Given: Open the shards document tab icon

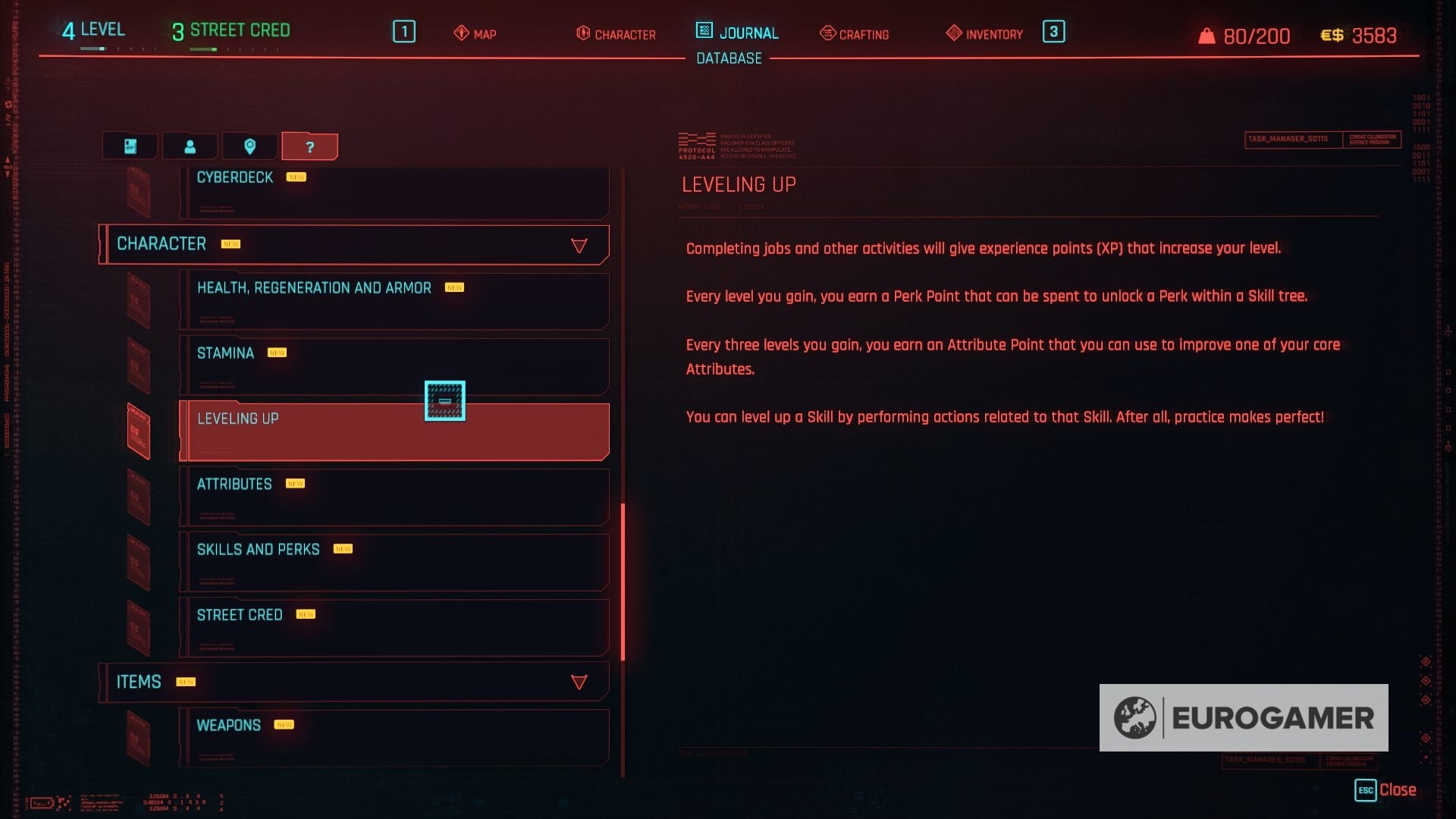Looking at the screenshot, I should coord(129,146).
